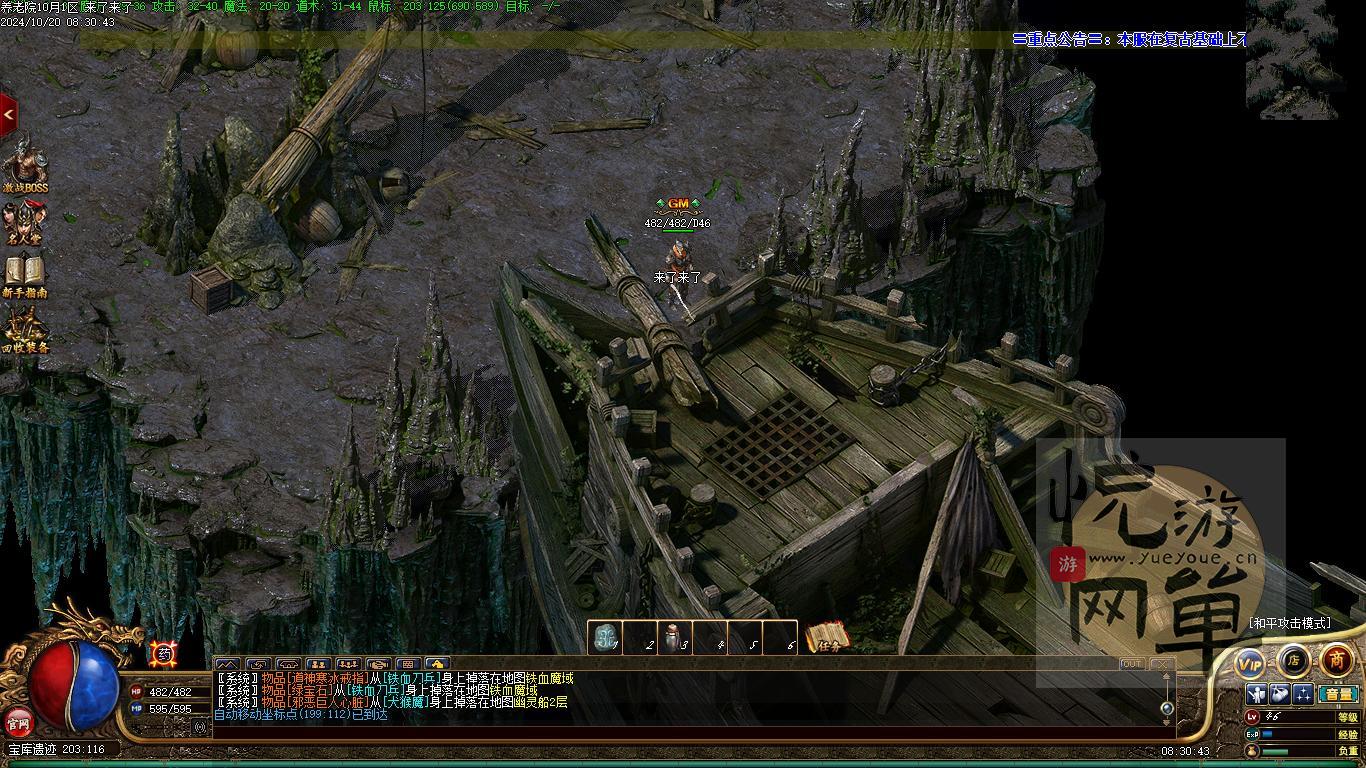
Task: Open the 官网 official website button
Action: point(19,721)
